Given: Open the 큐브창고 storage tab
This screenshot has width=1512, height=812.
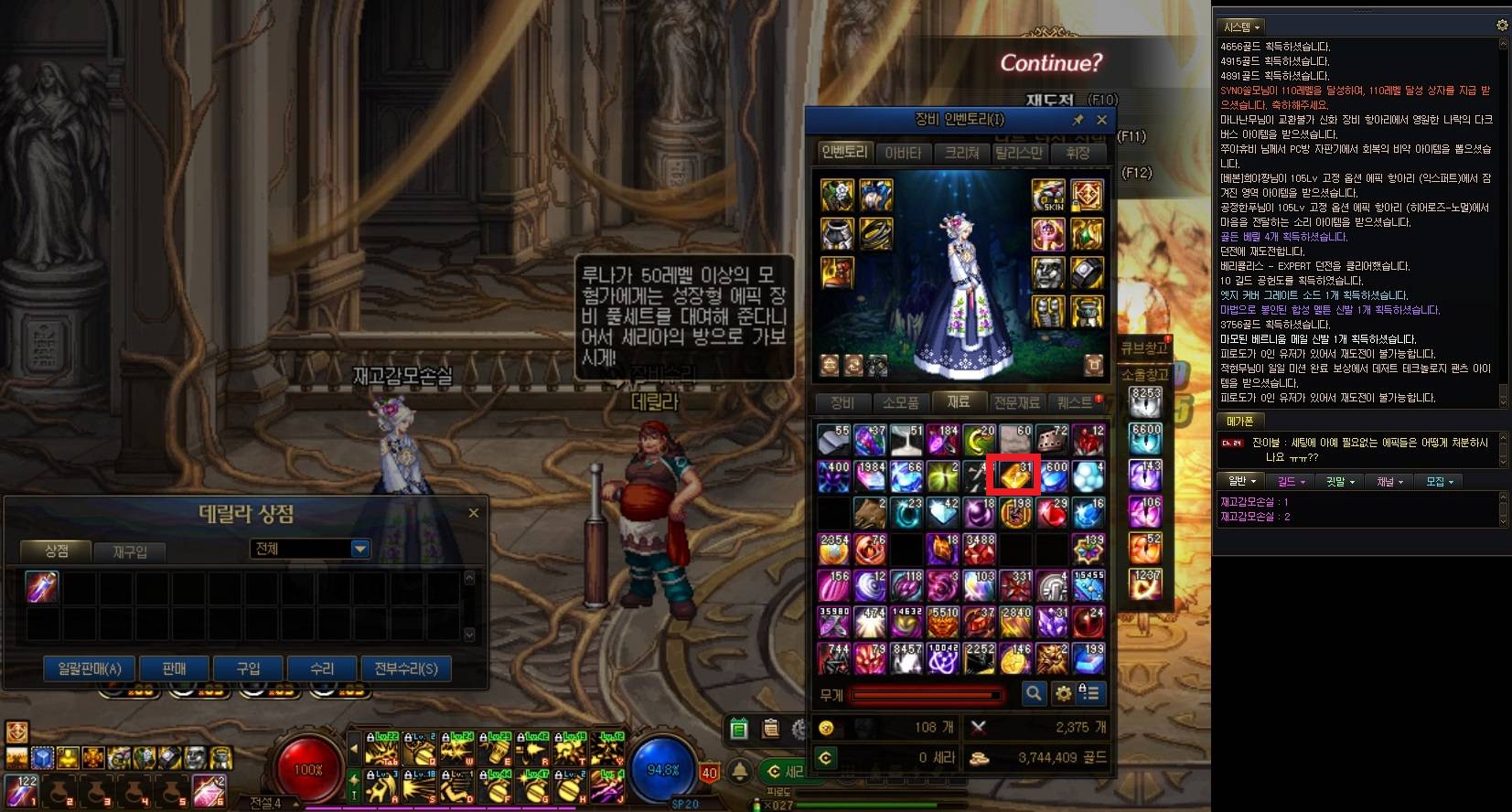Looking at the screenshot, I should click(1144, 348).
